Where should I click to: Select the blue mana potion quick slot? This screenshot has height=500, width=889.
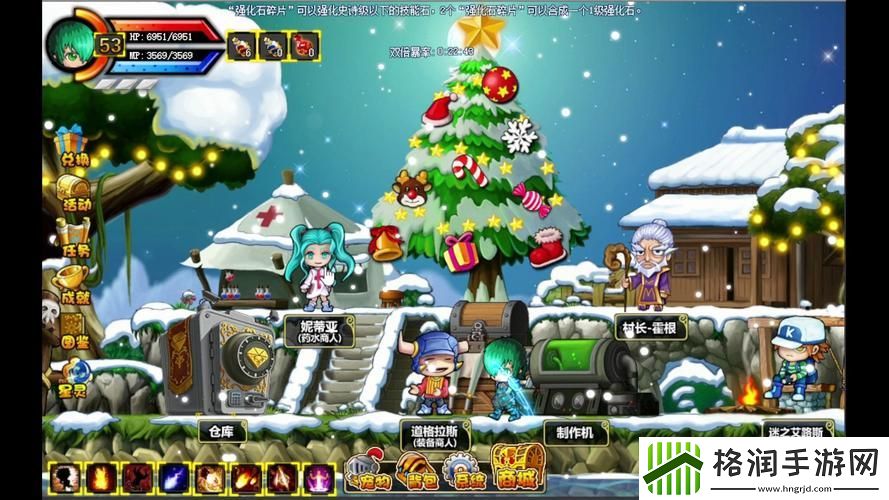pos(272,45)
